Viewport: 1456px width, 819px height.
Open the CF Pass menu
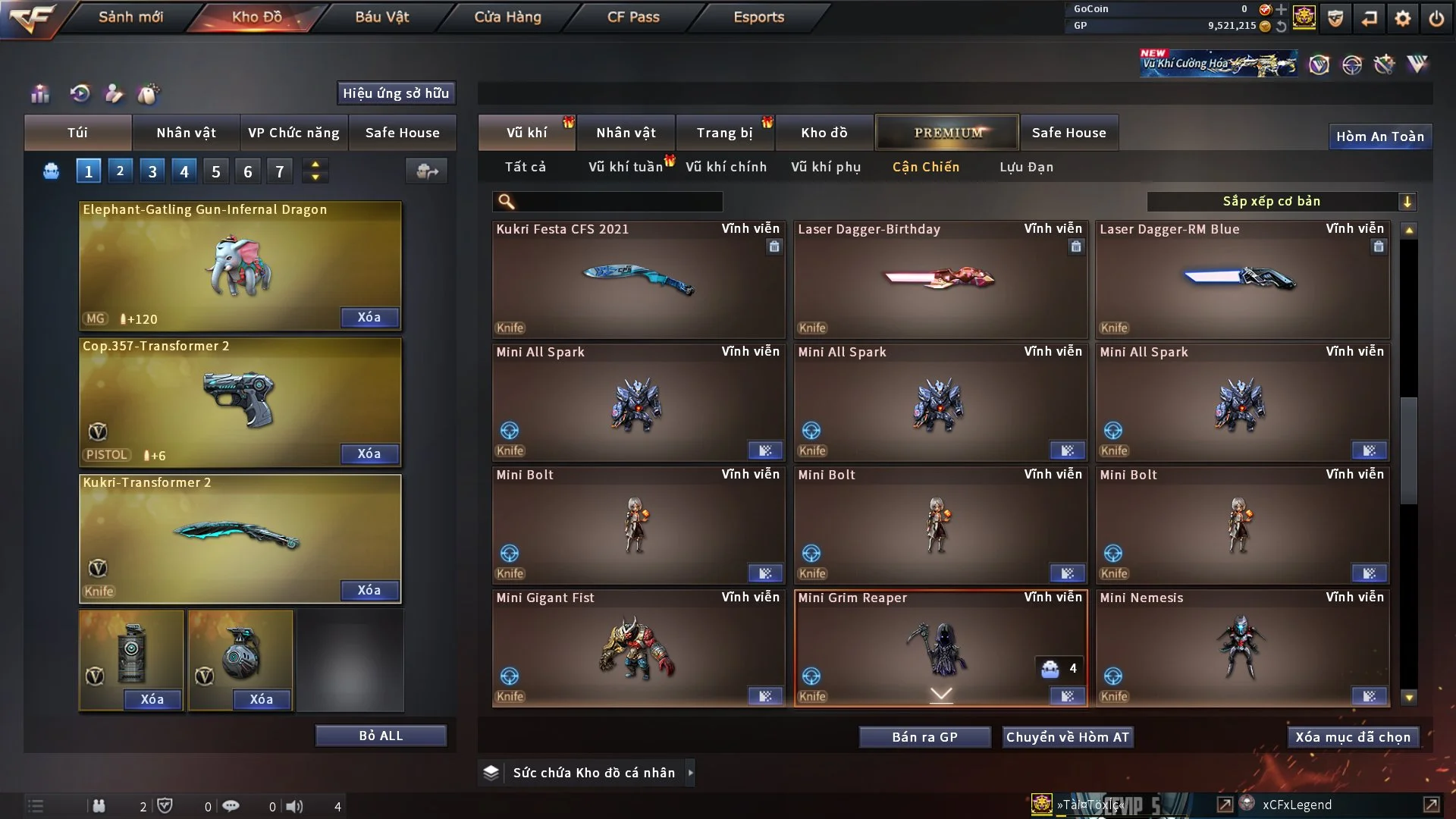coord(633,17)
